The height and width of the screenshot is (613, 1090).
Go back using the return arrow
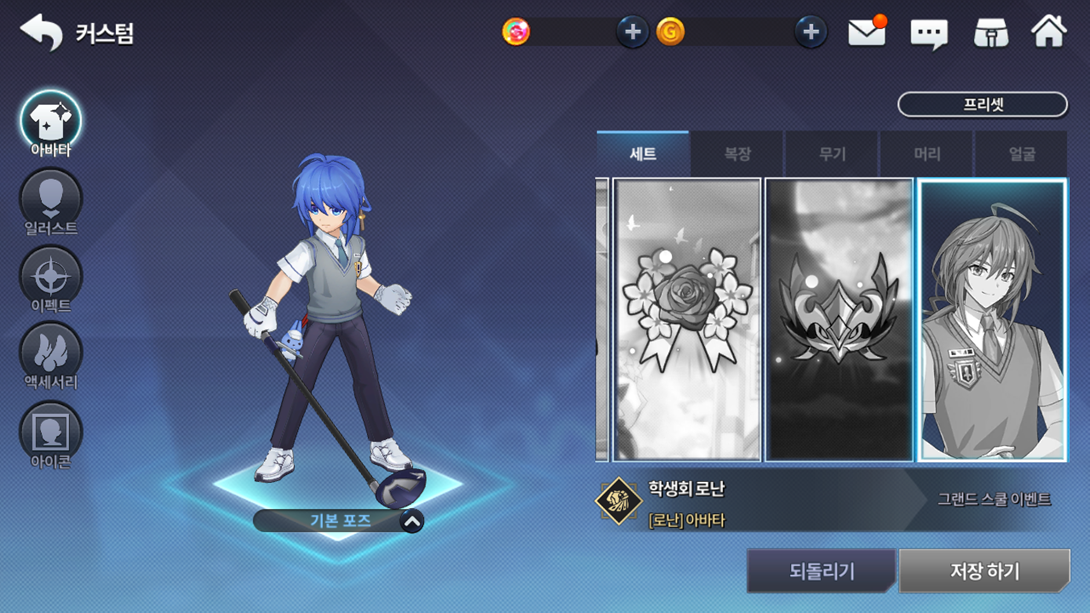pos(41,32)
